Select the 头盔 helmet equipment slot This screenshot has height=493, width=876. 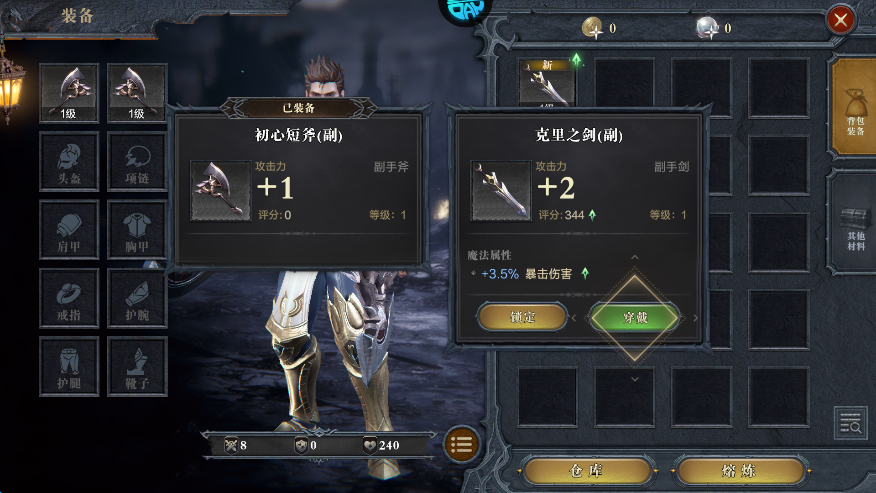pyautogui.click(x=69, y=162)
